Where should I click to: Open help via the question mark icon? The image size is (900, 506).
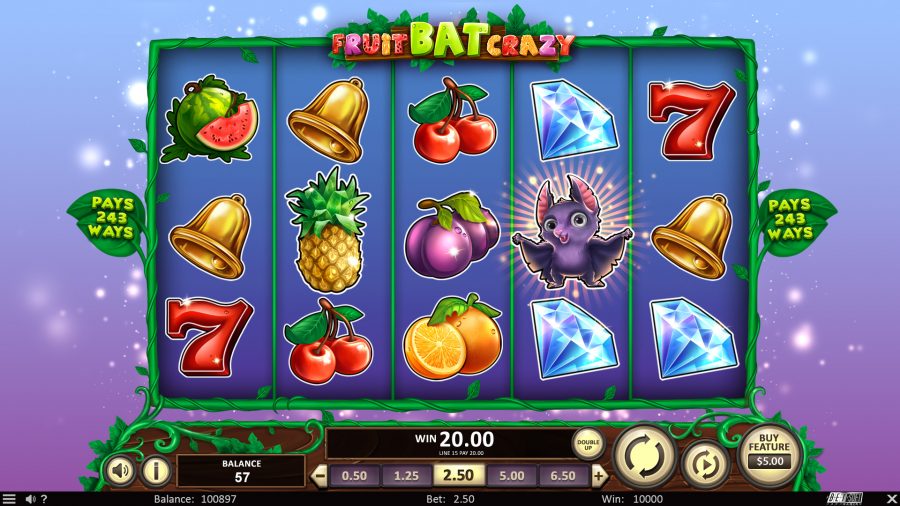coord(44,498)
